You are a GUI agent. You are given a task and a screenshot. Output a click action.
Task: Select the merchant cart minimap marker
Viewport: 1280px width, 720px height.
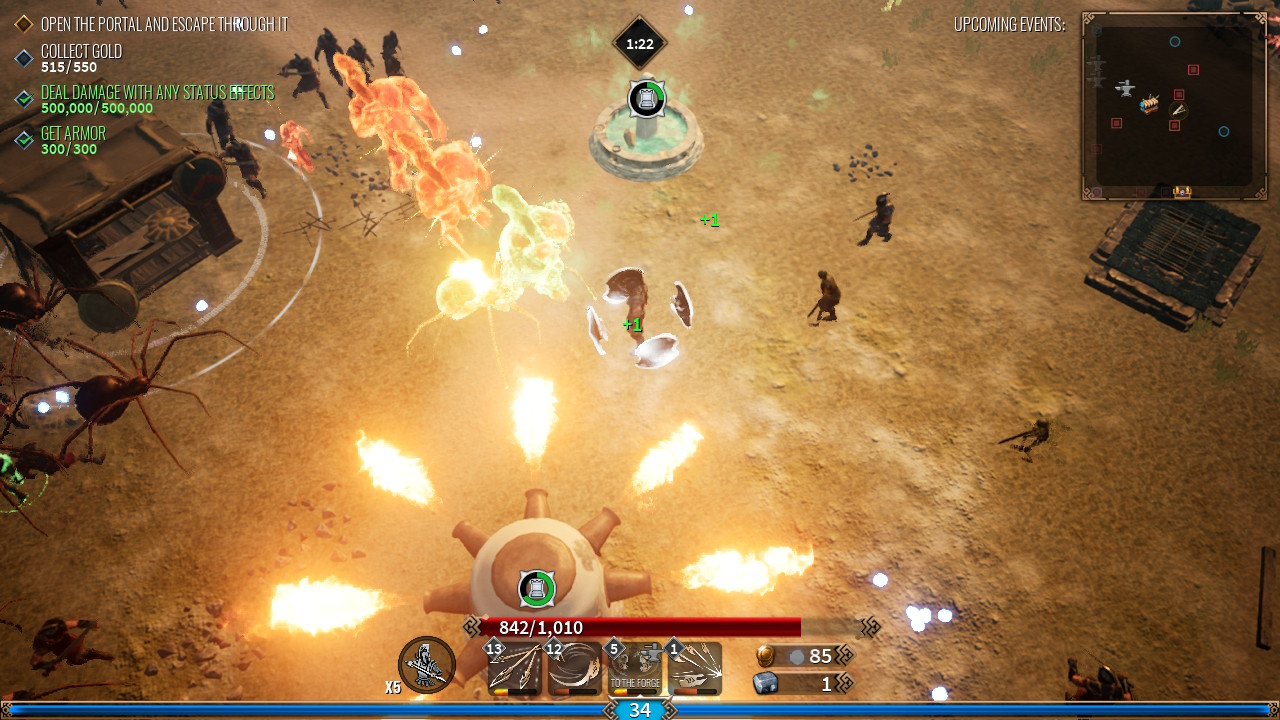tap(1149, 104)
